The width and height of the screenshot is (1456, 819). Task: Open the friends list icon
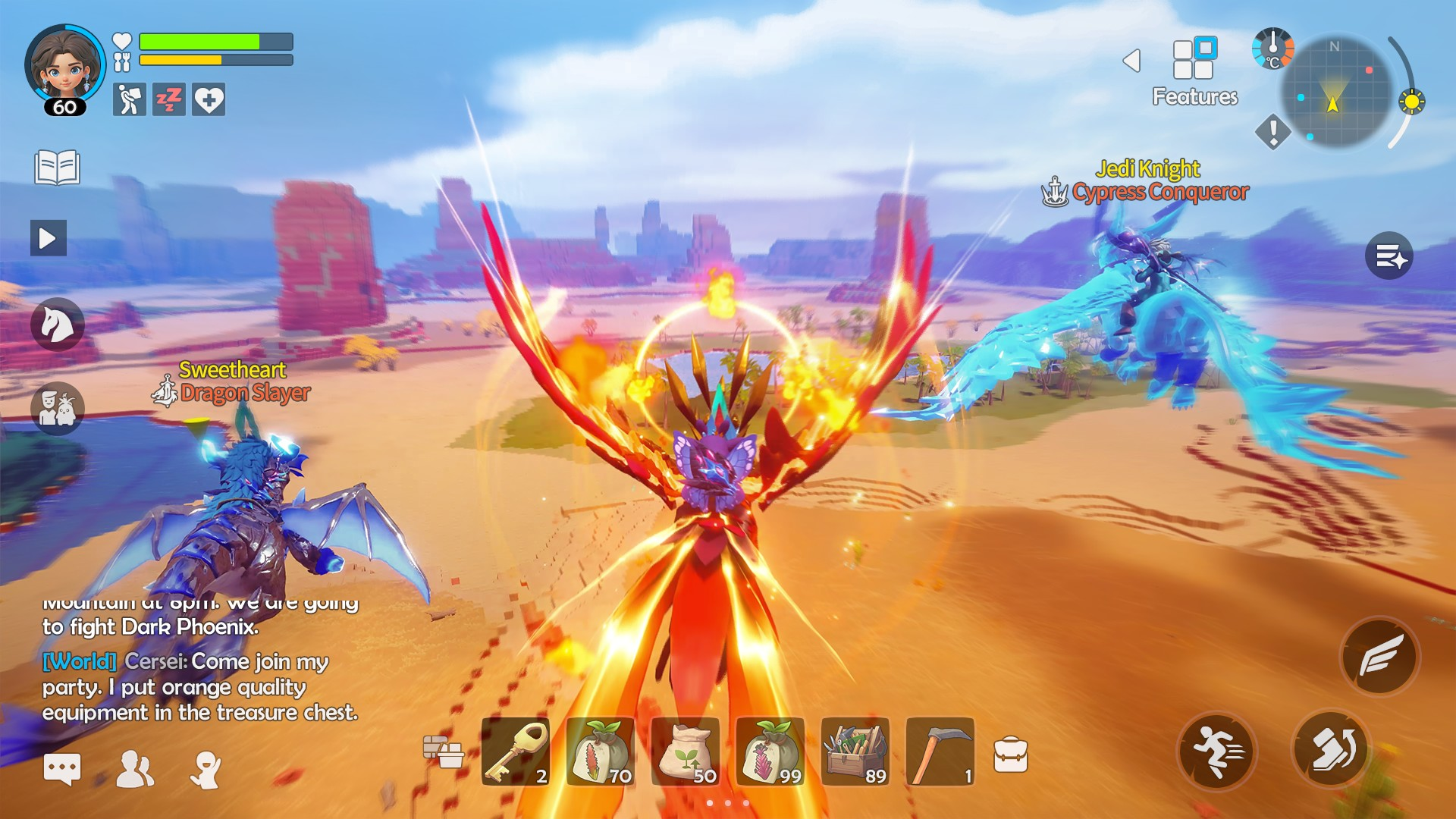point(135,769)
